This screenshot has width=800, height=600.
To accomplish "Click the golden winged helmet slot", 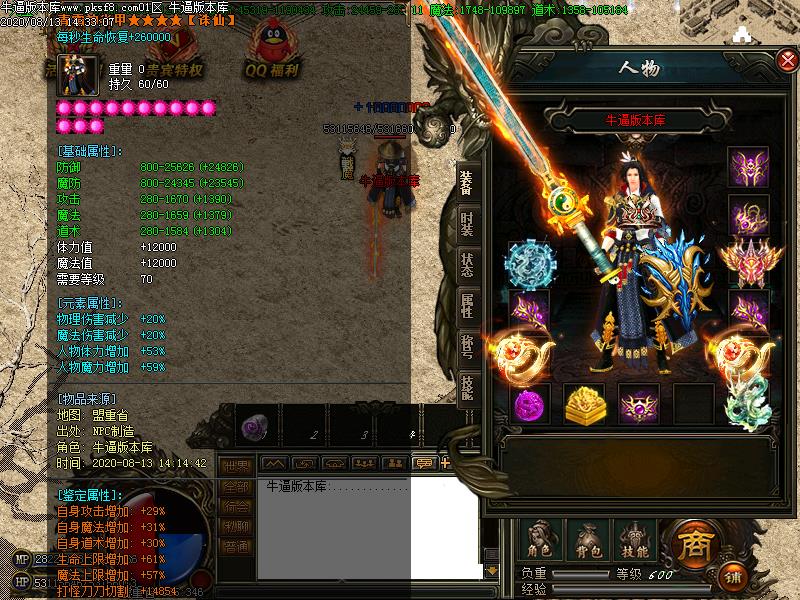I will 747,262.
